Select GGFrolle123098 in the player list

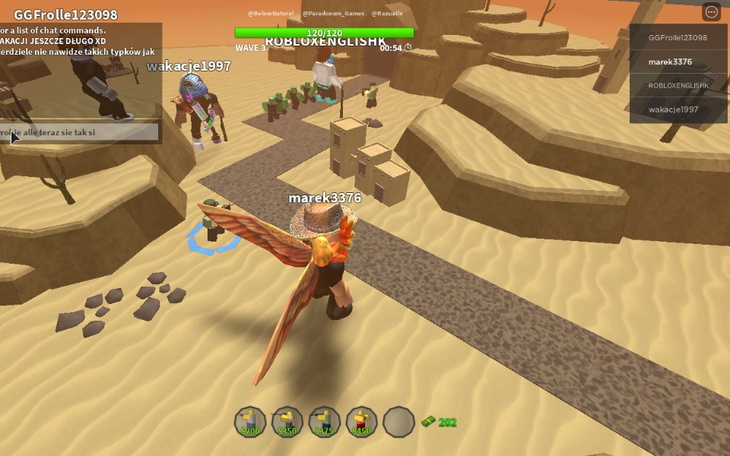(678, 38)
